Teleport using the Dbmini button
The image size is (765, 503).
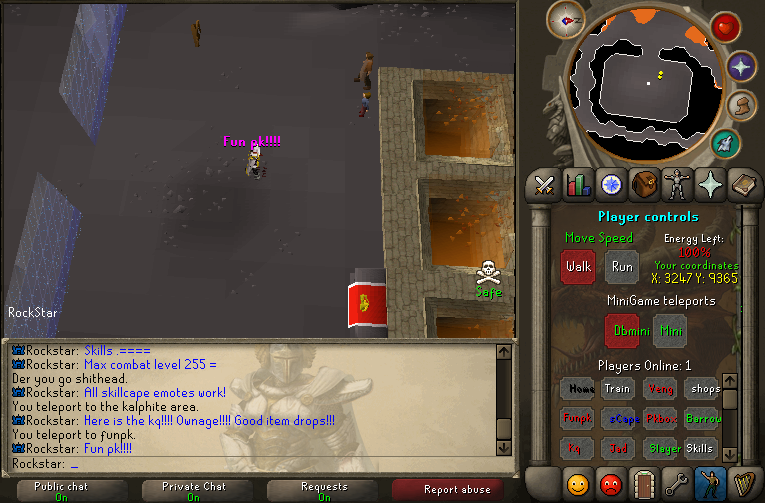(x=622, y=330)
